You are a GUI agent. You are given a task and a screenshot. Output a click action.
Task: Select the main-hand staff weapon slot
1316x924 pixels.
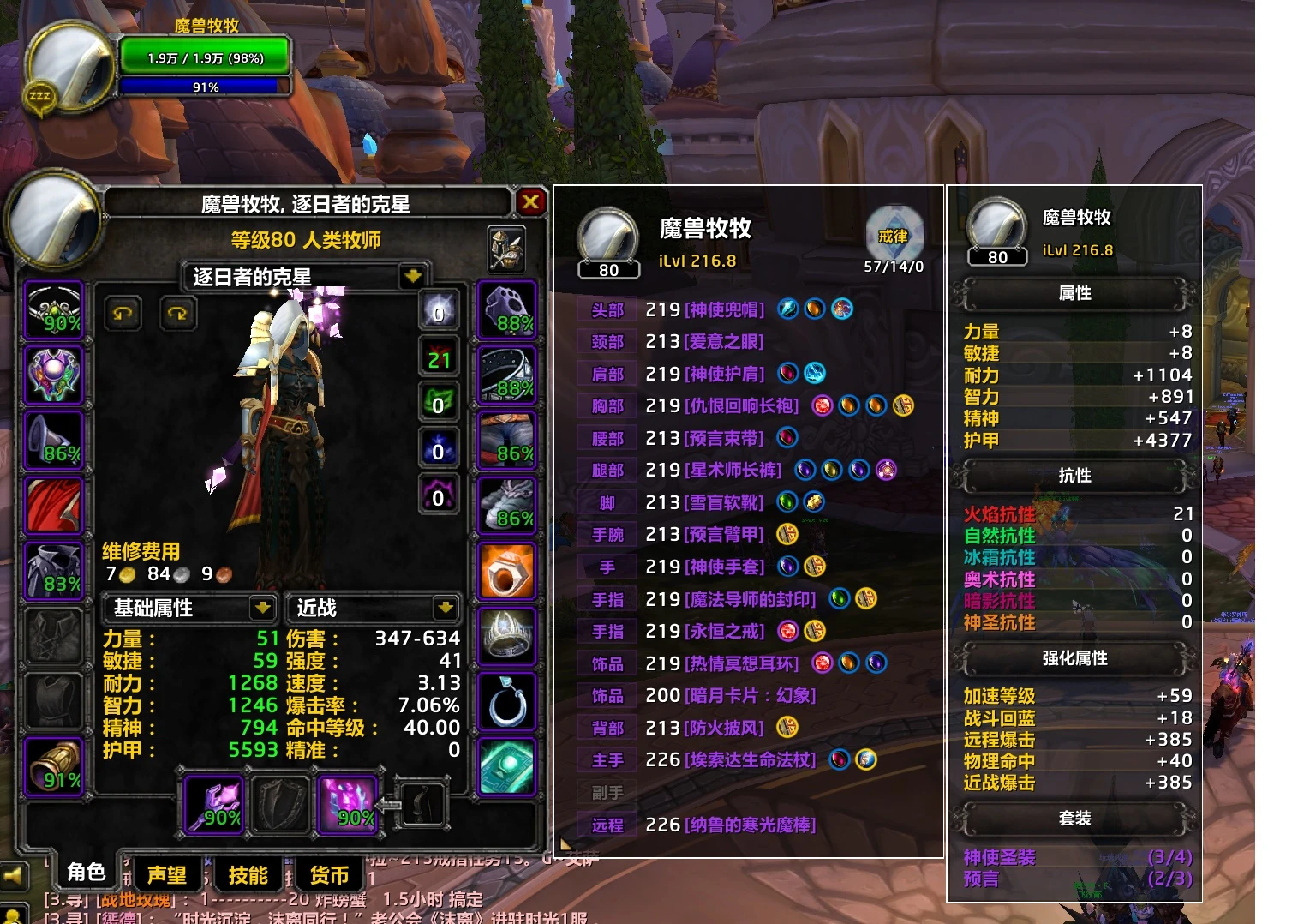214,805
